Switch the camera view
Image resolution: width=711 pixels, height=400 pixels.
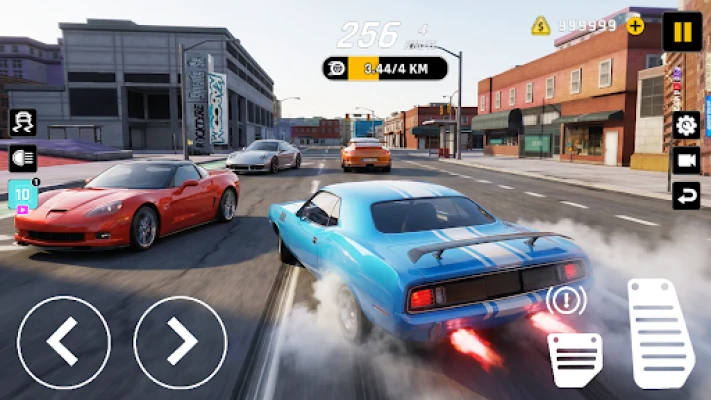686,160
